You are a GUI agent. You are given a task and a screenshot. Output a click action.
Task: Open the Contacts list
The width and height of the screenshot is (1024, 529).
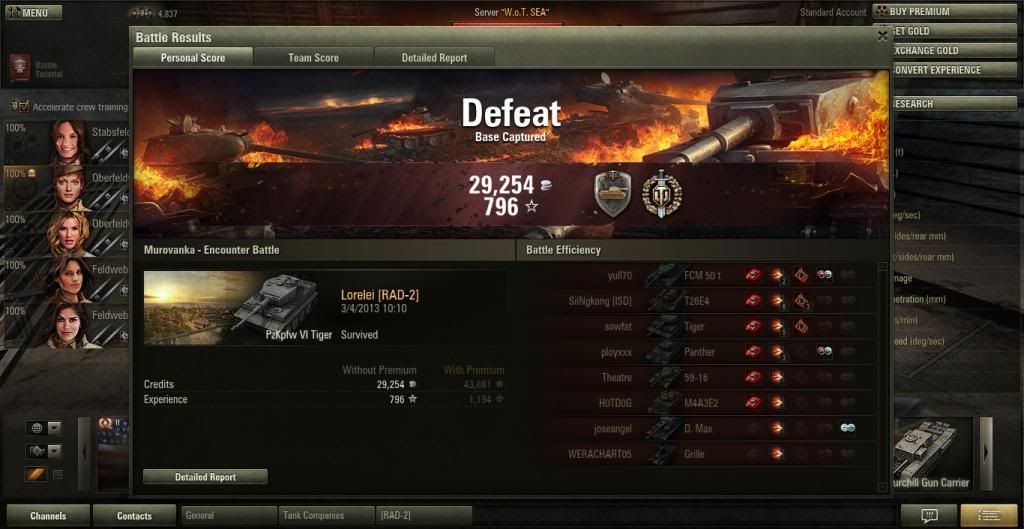tap(134, 516)
